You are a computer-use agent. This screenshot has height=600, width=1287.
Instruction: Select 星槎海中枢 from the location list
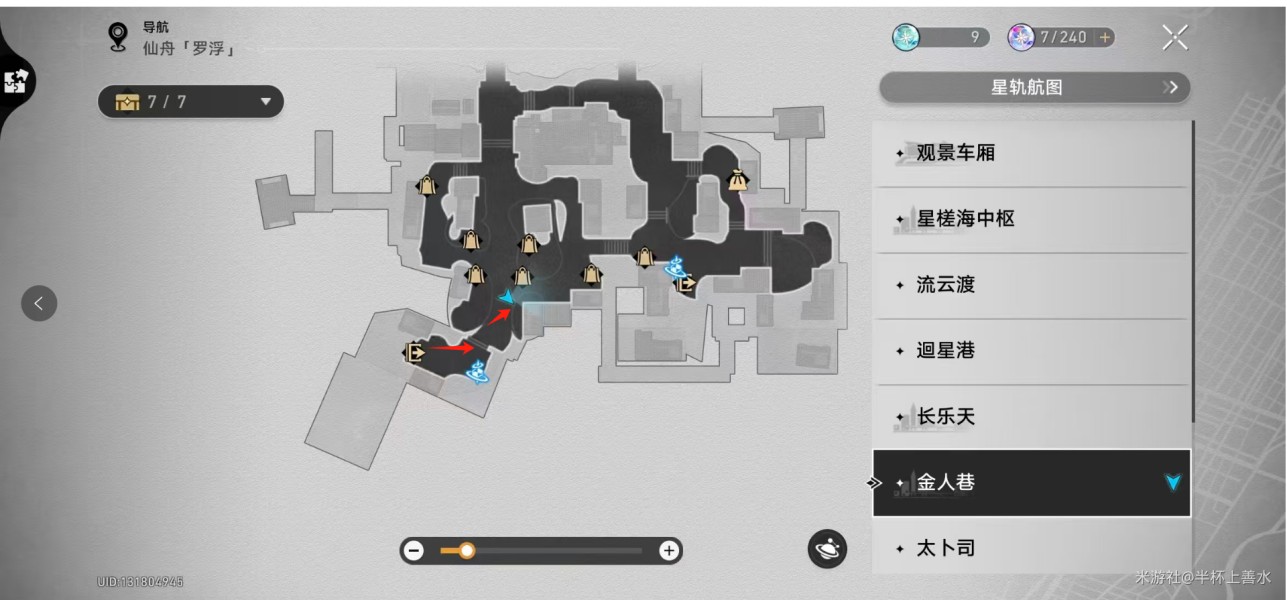pos(1032,219)
